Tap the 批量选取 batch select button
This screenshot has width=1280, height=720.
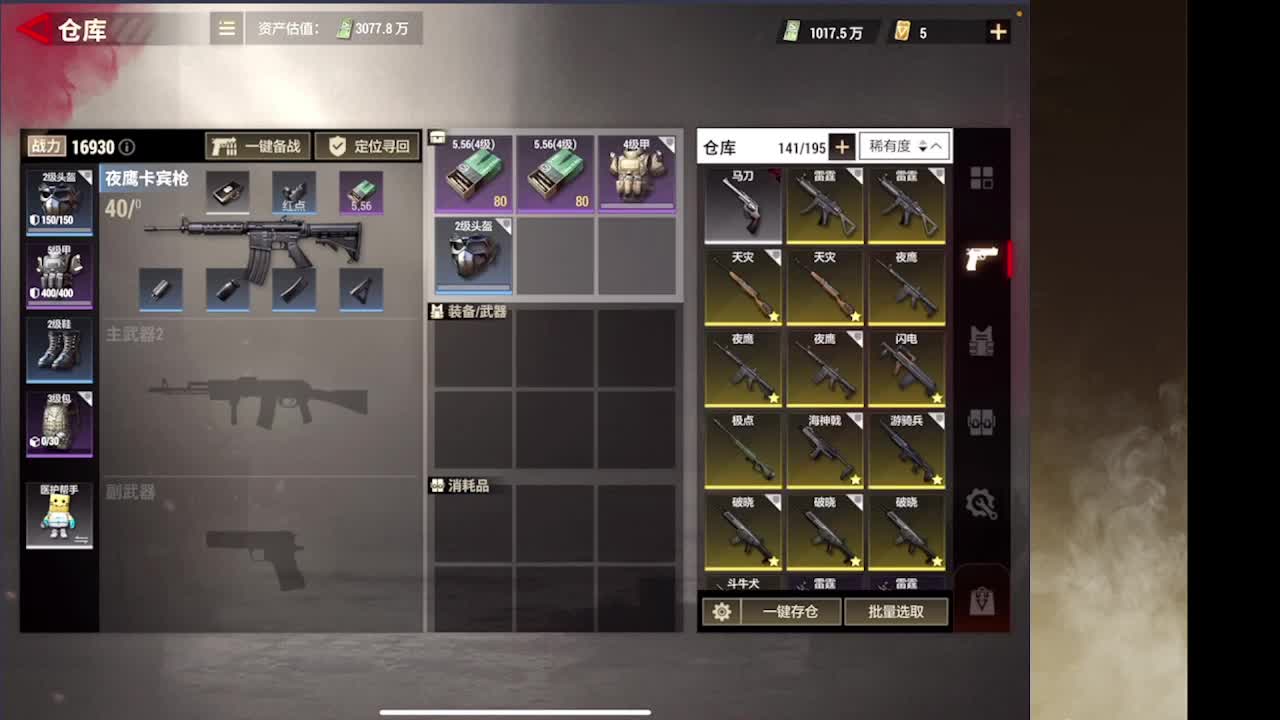tap(897, 612)
